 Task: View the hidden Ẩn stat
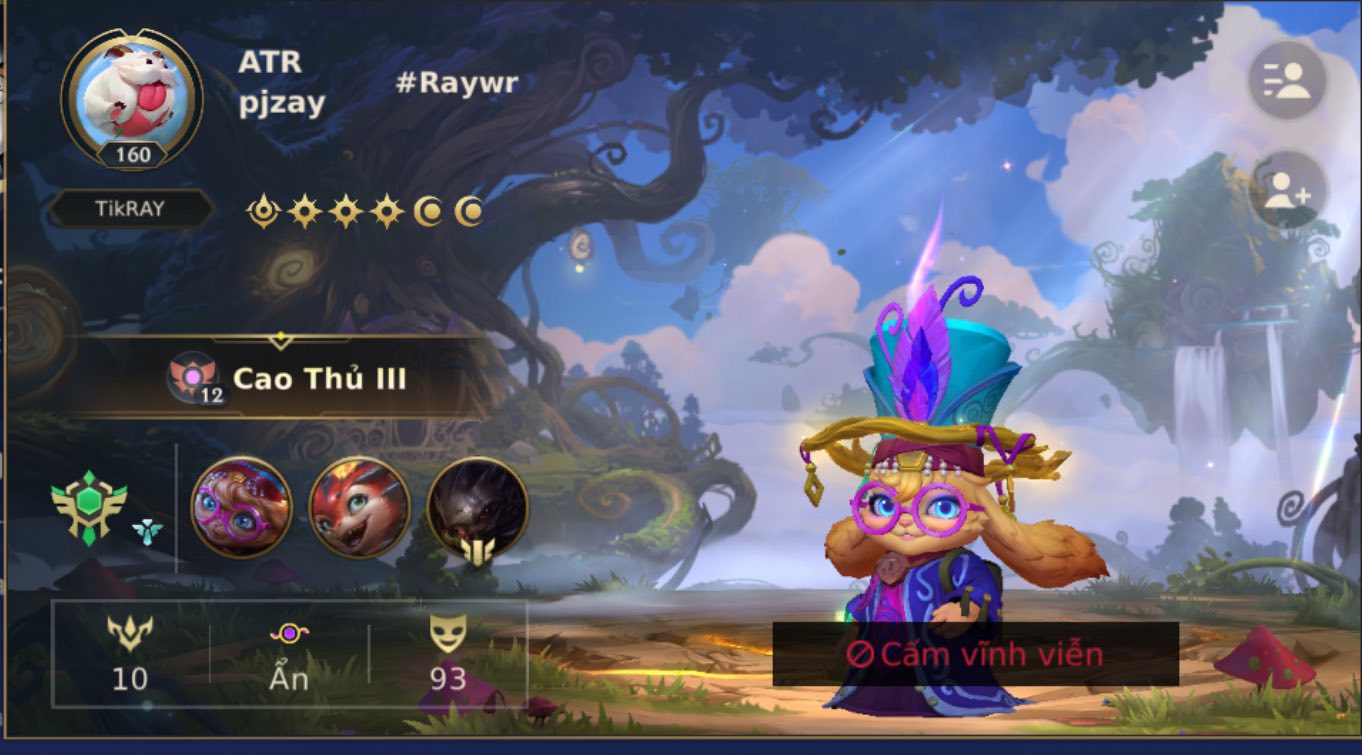[x=289, y=655]
